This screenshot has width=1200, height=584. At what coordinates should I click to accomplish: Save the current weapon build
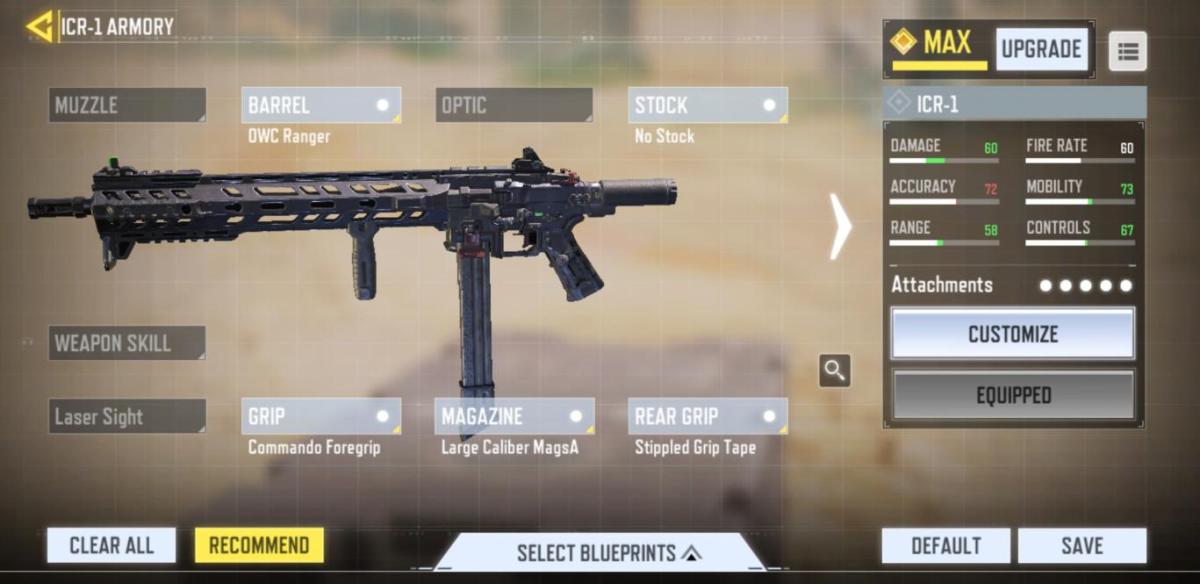tap(1082, 546)
